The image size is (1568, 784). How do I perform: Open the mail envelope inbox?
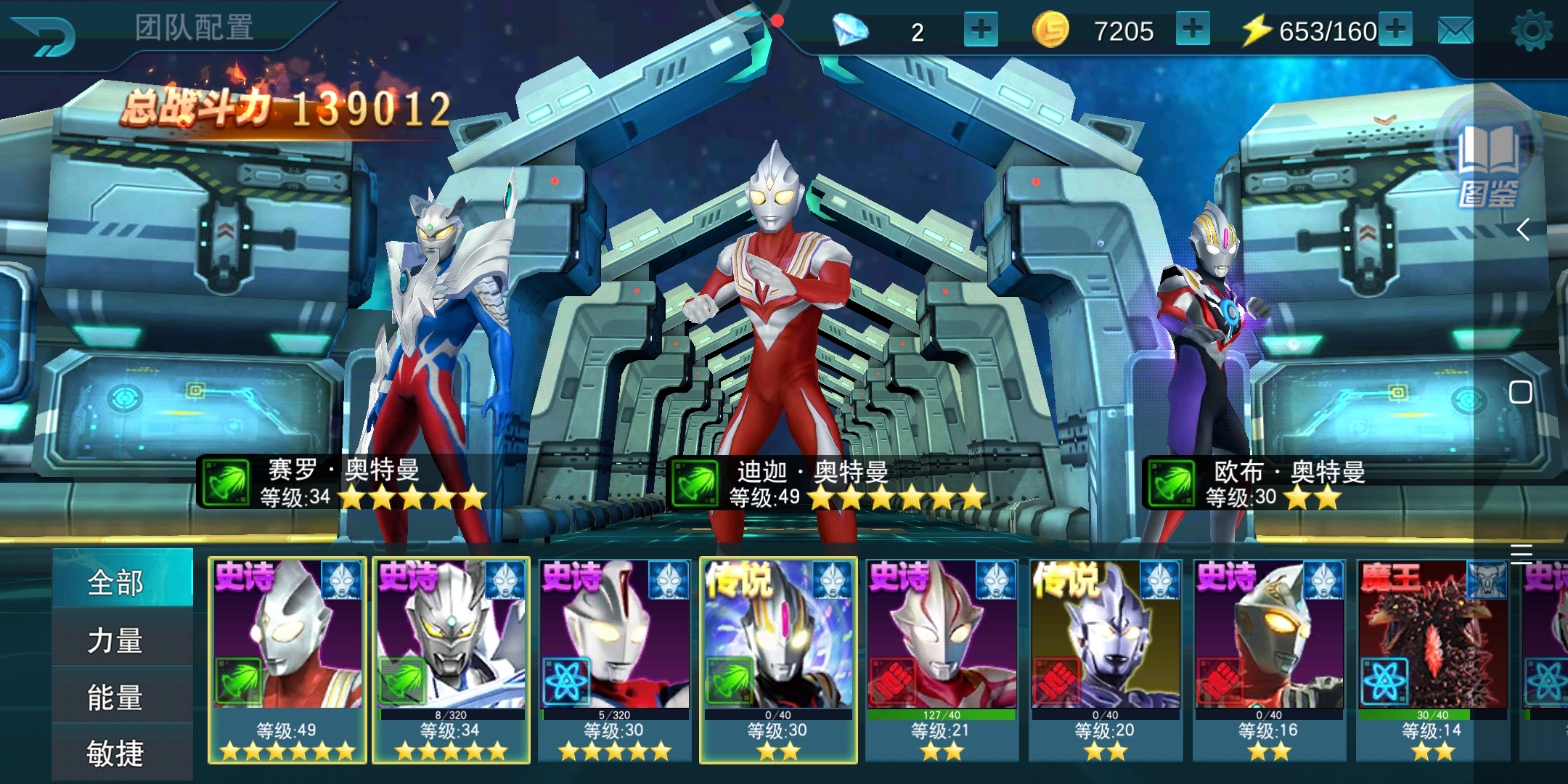1455,31
